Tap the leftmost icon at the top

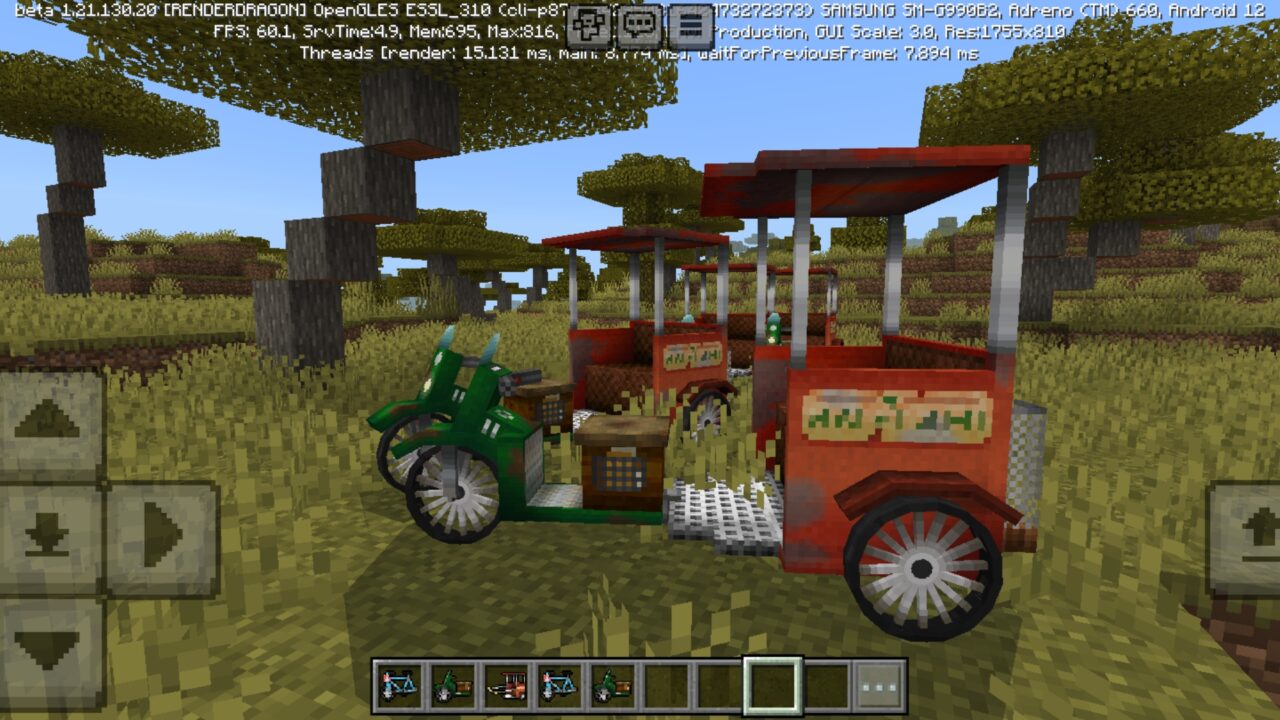coord(588,24)
